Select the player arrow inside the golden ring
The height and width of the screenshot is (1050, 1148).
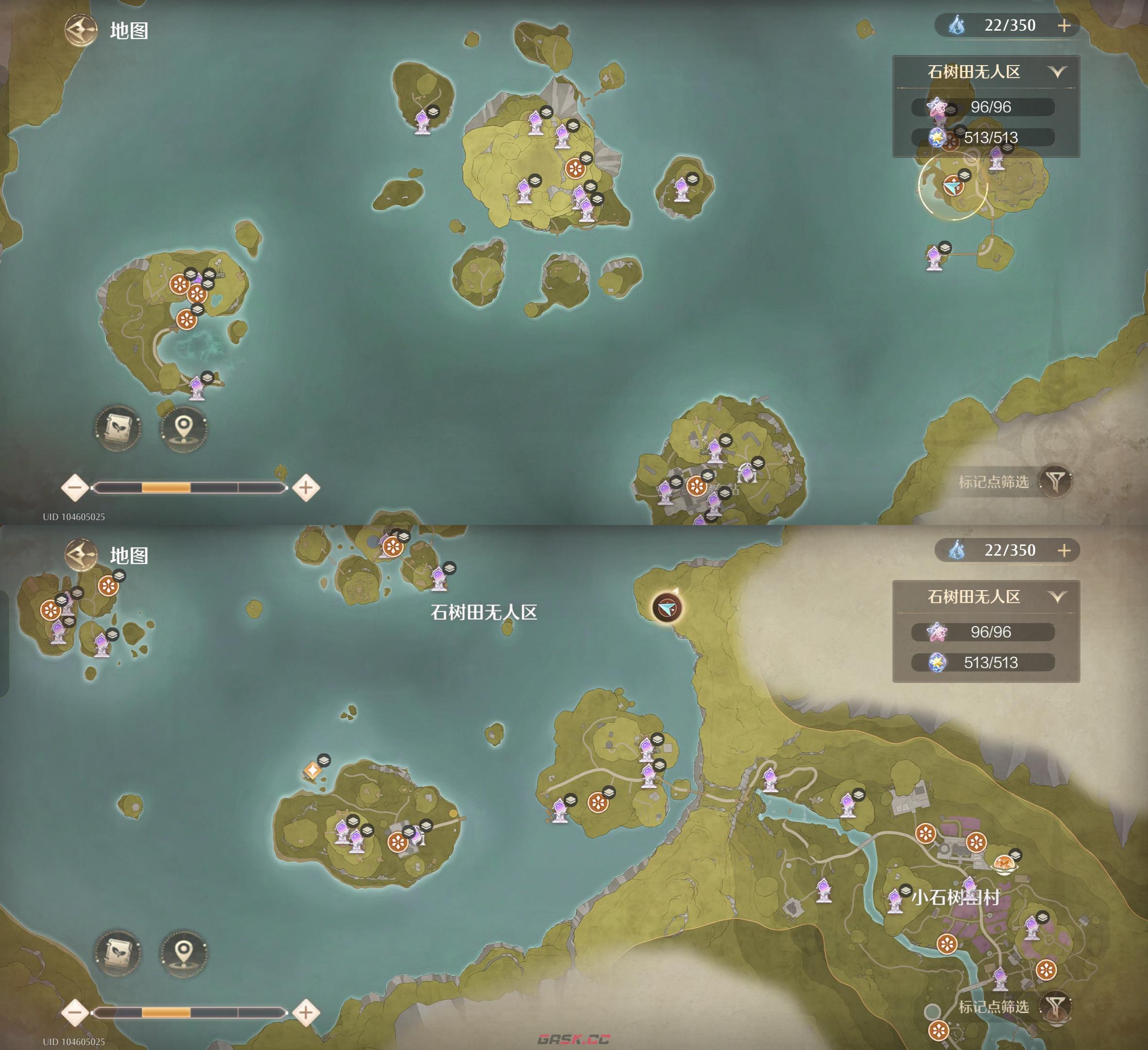[x=952, y=186]
